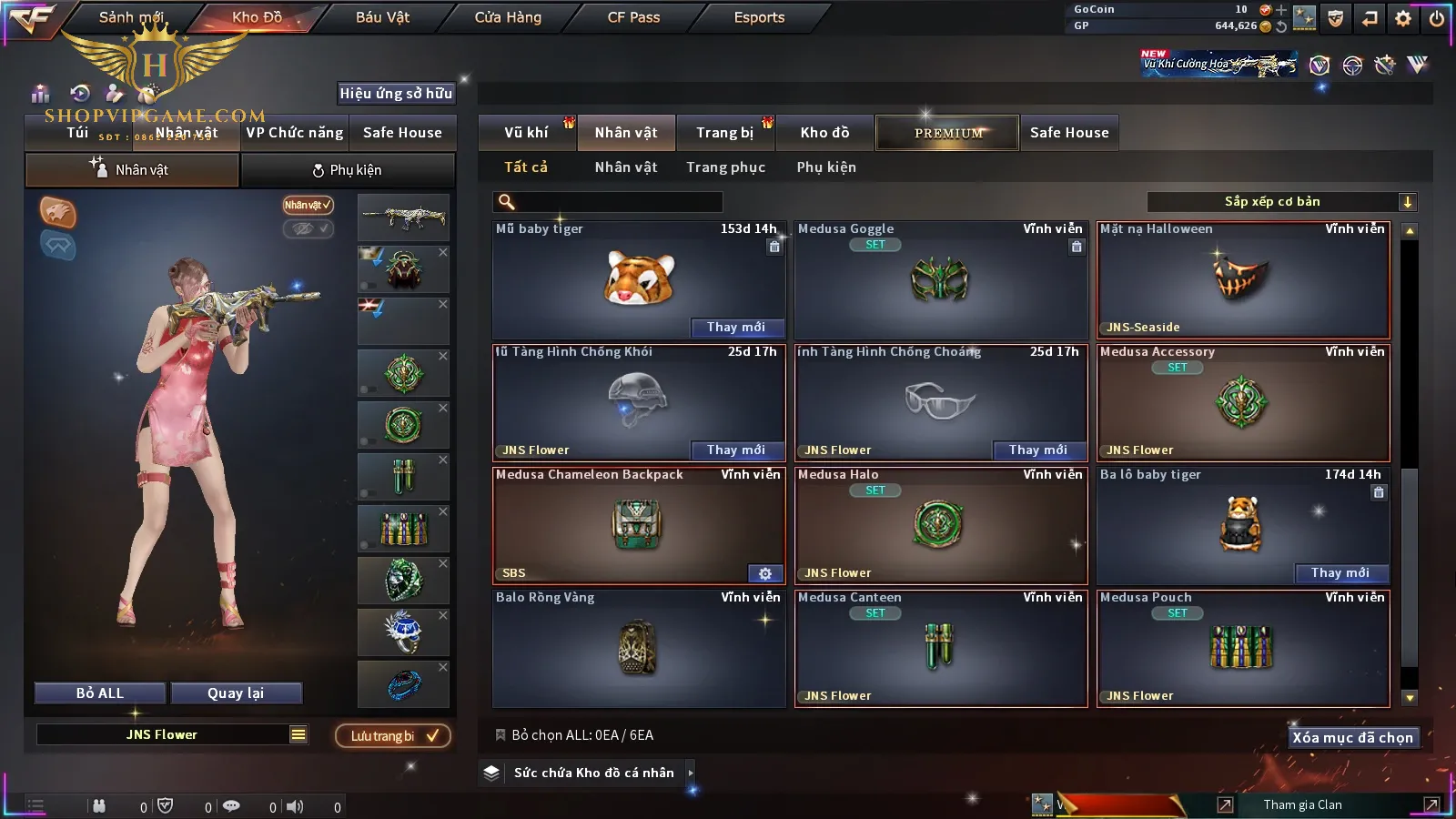Select the Vũ khí inventory tab

pos(526,133)
